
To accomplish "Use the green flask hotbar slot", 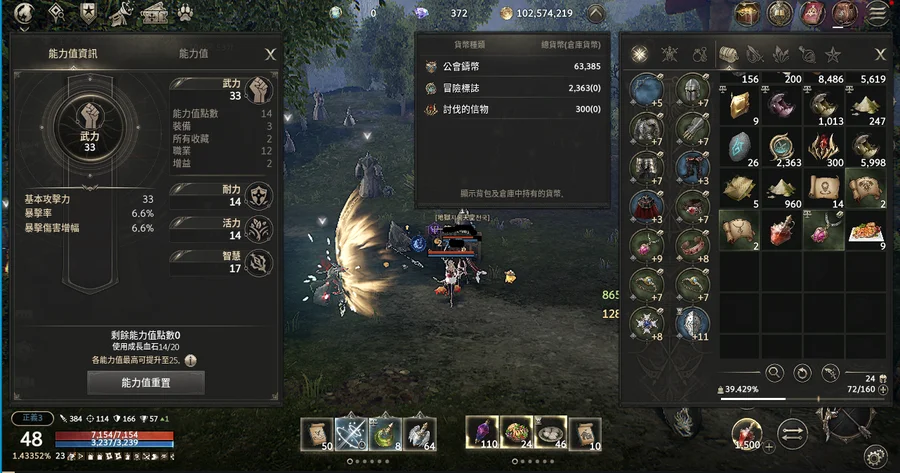I will point(387,433).
